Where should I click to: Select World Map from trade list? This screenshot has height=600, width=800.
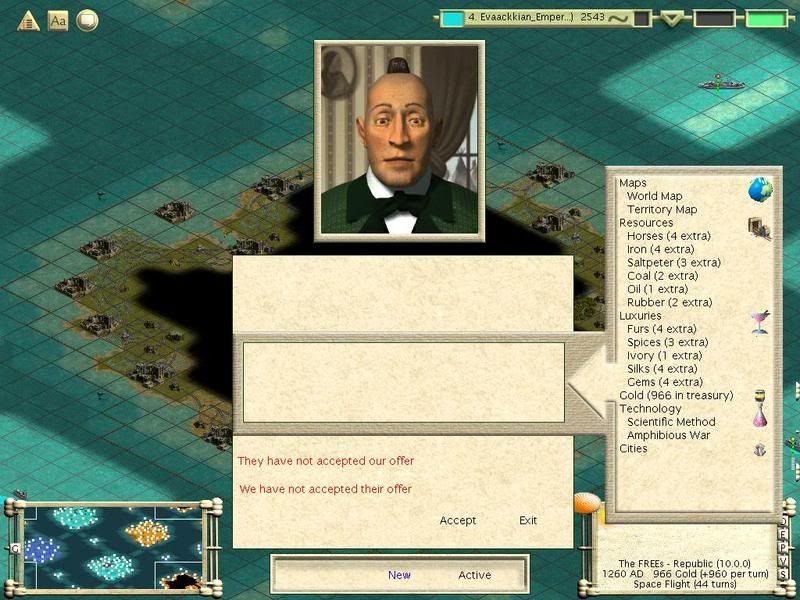[654, 196]
